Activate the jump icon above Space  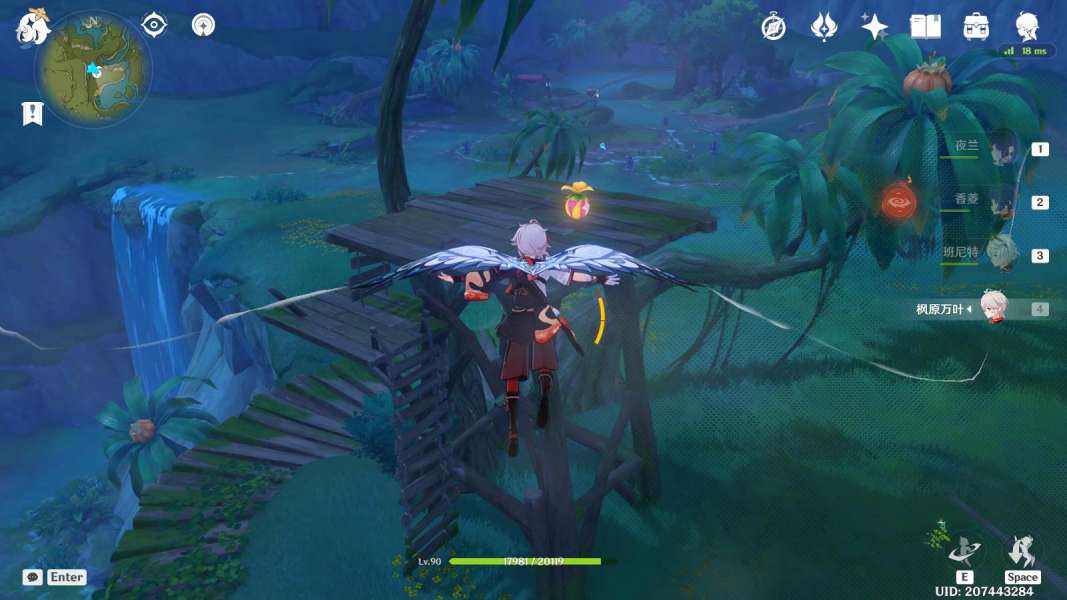1022,551
